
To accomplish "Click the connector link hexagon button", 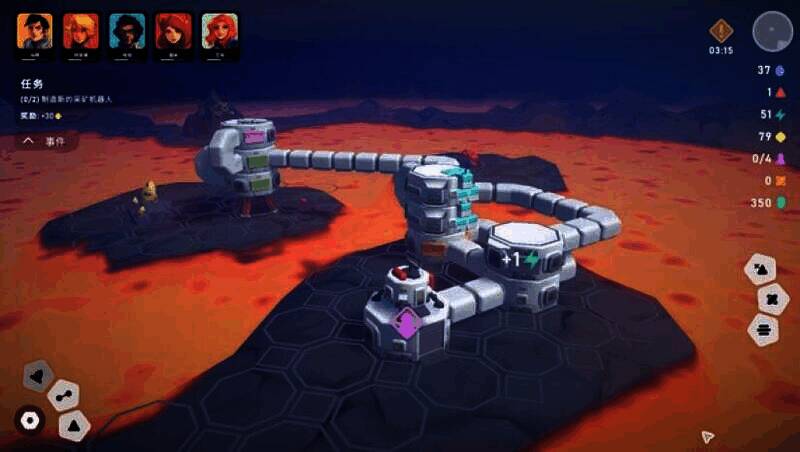I will pos(64,395).
